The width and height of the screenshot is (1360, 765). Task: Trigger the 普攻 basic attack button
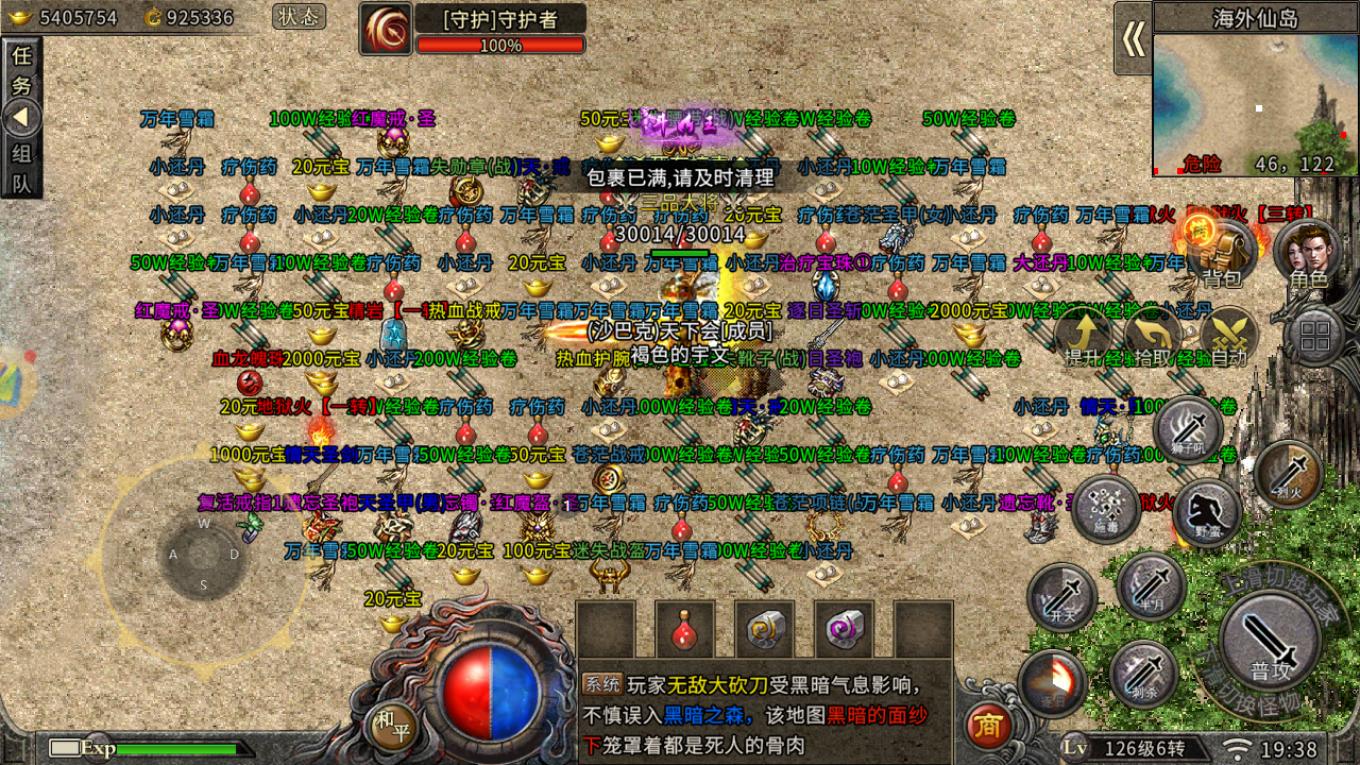click(x=1270, y=640)
